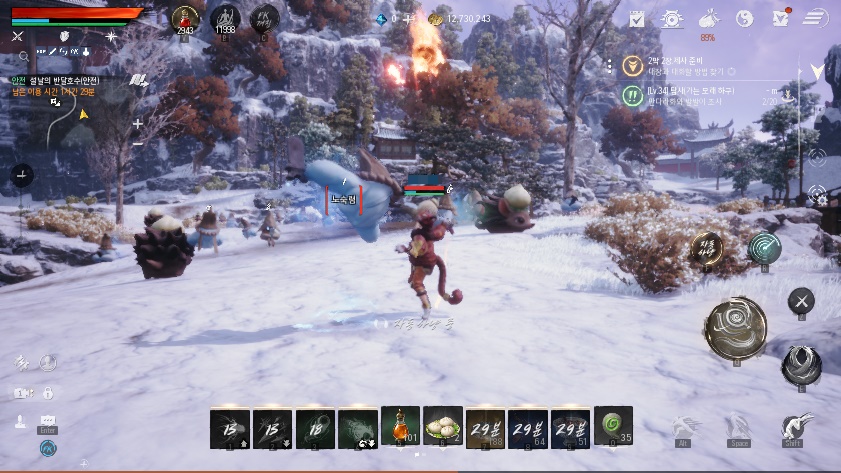Use the dumpling food hotbar slot
Screen dimensions: 841x473
[x=442, y=427]
